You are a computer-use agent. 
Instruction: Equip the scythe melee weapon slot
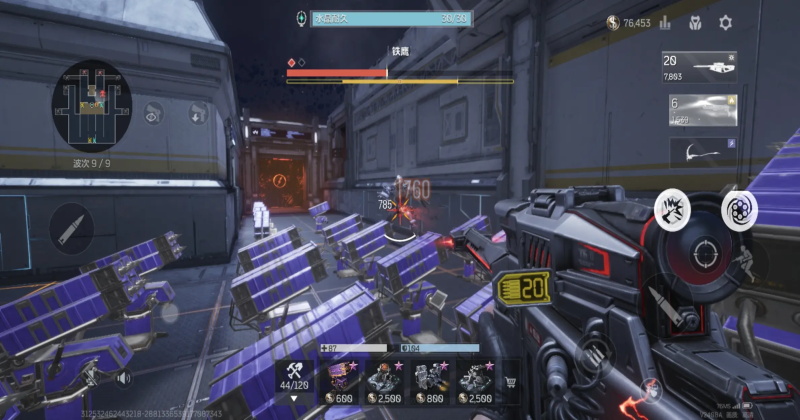coord(701,152)
